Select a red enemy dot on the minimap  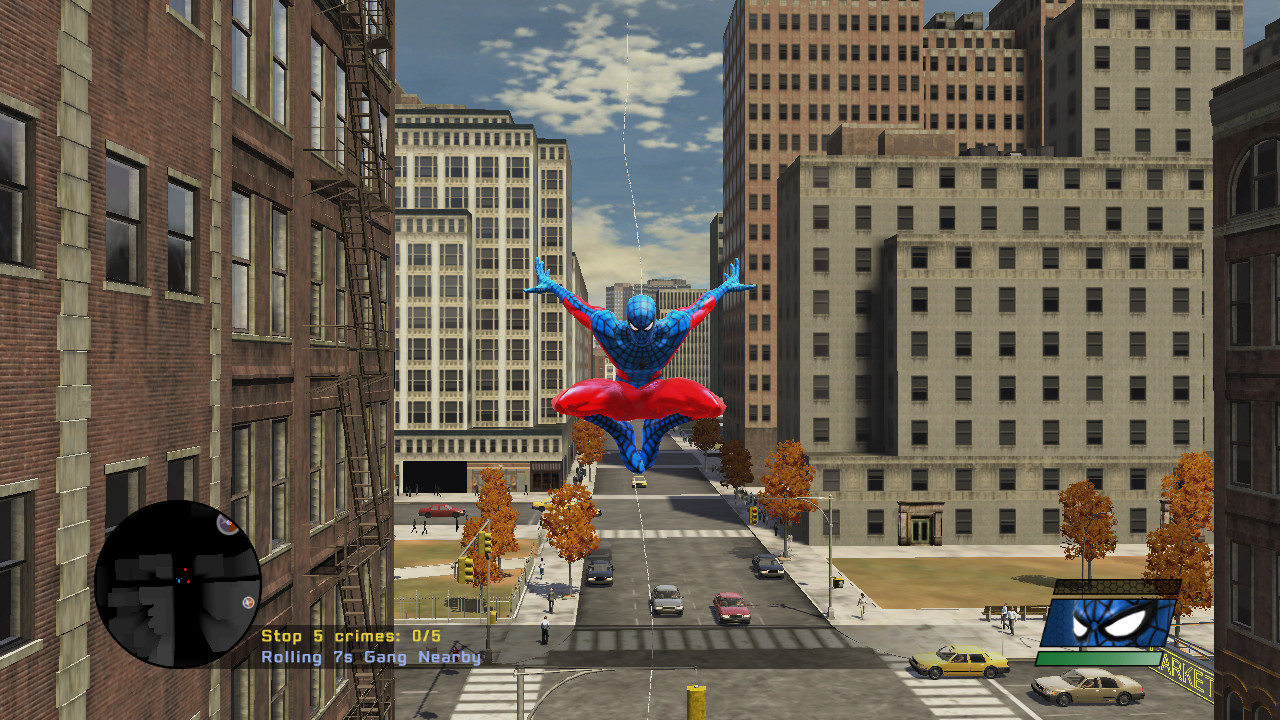pyautogui.click(x=185, y=569)
